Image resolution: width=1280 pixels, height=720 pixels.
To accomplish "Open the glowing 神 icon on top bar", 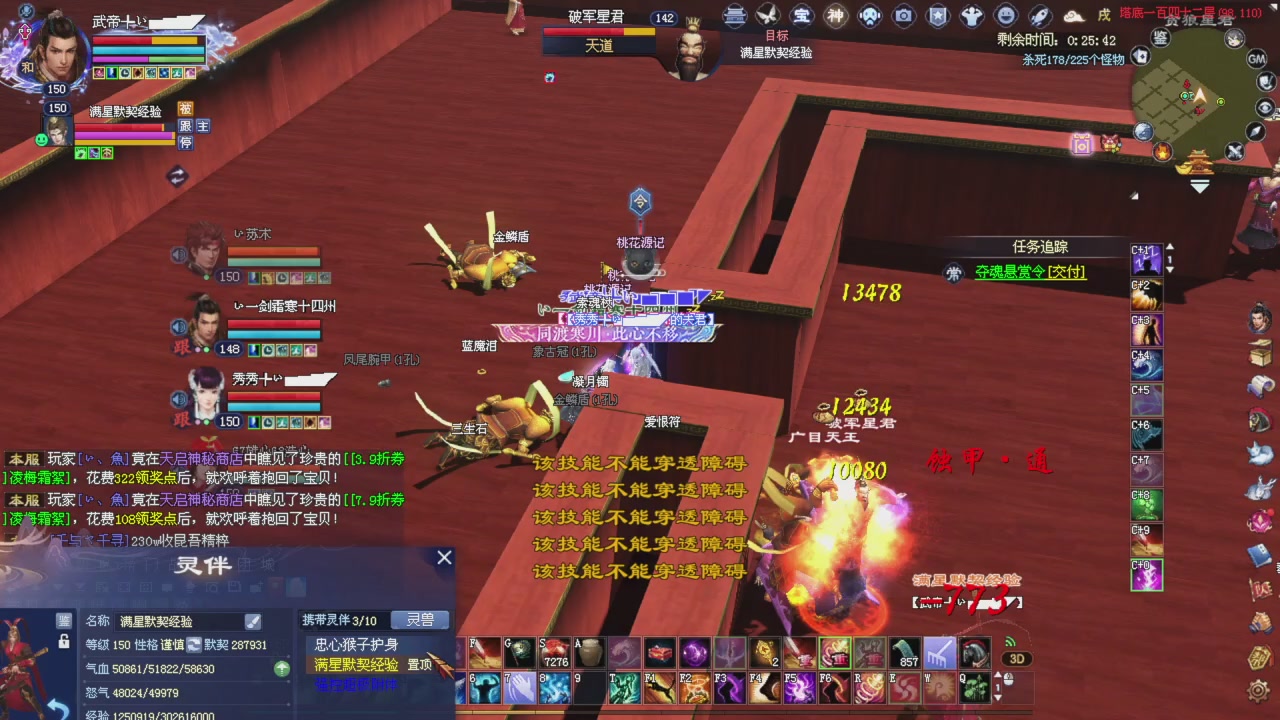I will 836,16.
